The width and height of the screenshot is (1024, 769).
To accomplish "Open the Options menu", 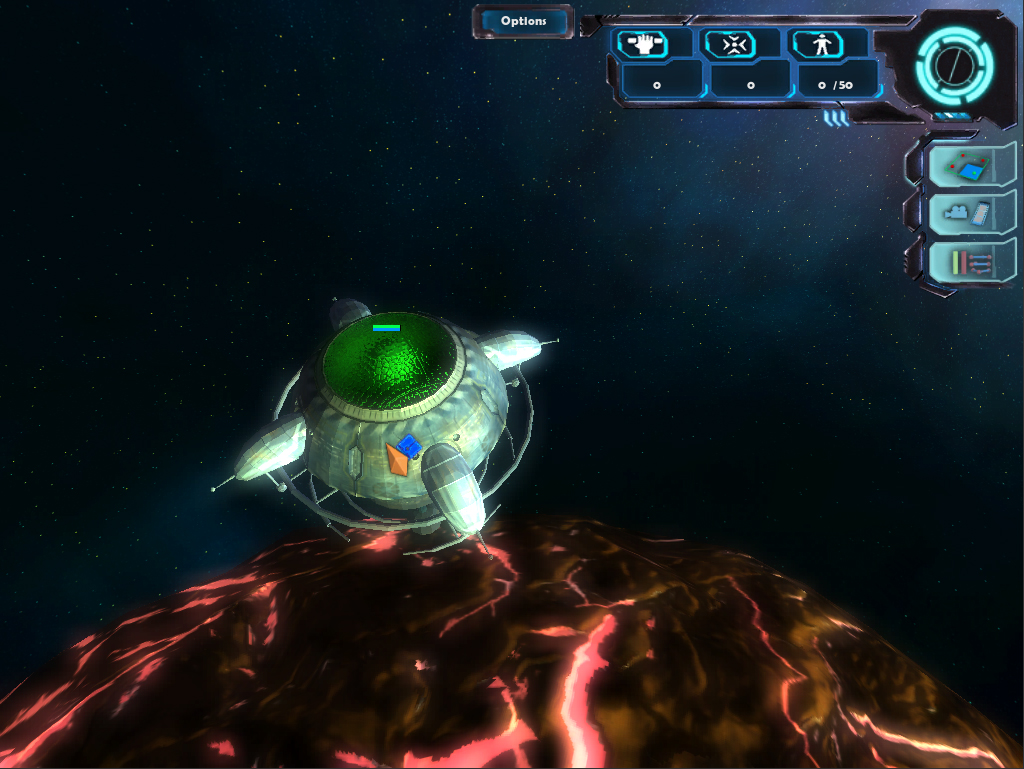I will (523, 21).
